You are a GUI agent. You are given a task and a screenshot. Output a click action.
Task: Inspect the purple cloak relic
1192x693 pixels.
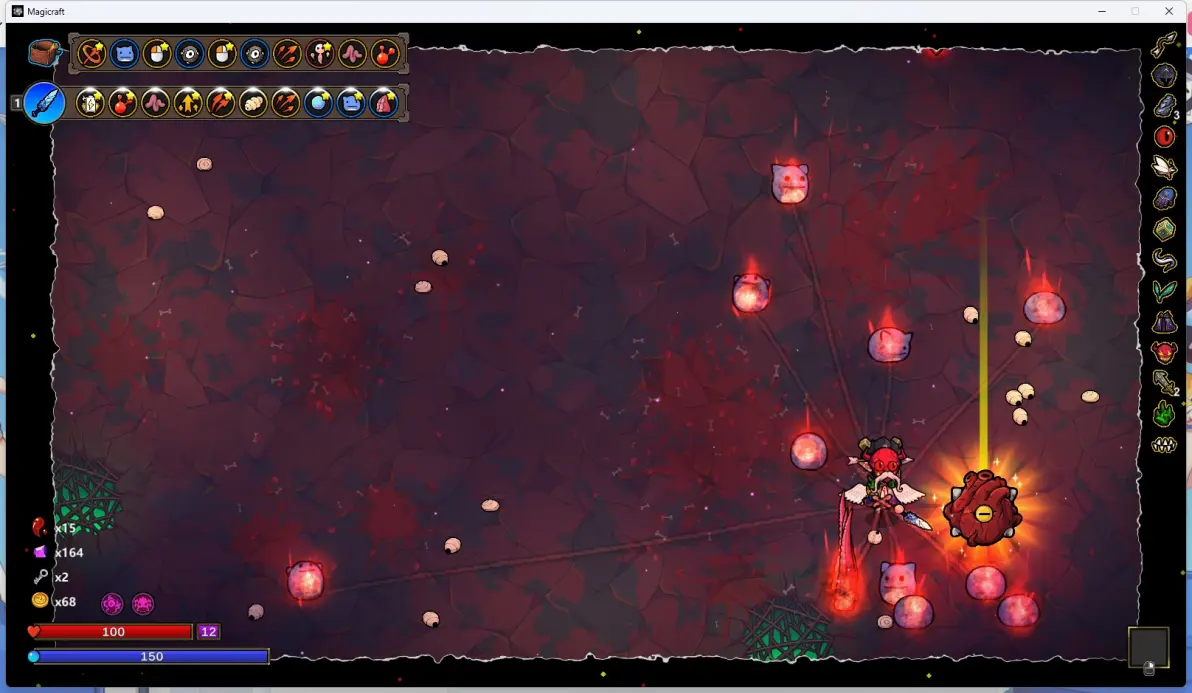click(1164, 322)
